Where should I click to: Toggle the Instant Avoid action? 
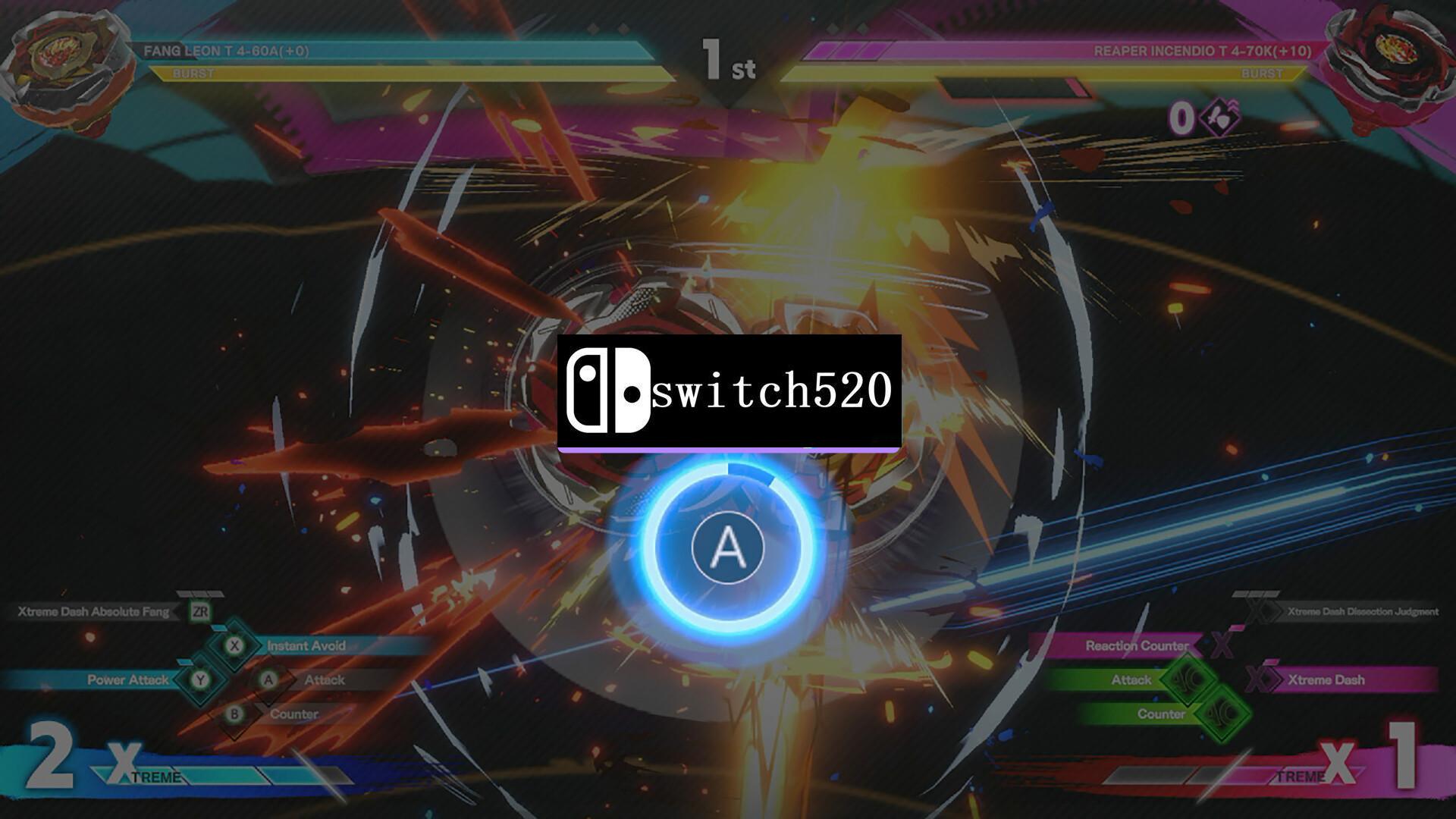(x=307, y=645)
